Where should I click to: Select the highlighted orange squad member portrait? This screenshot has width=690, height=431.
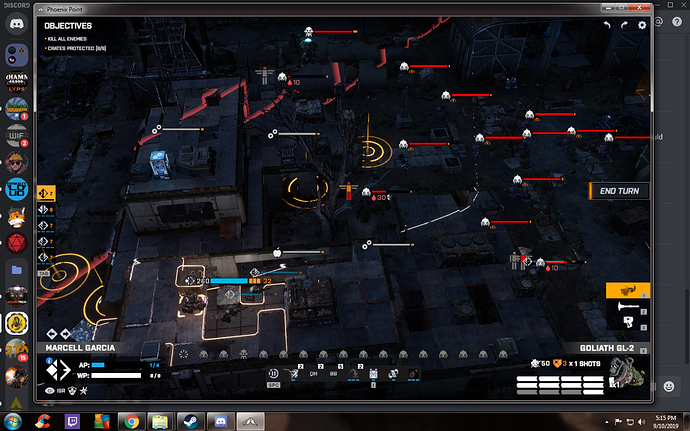click(x=45, y=191)
